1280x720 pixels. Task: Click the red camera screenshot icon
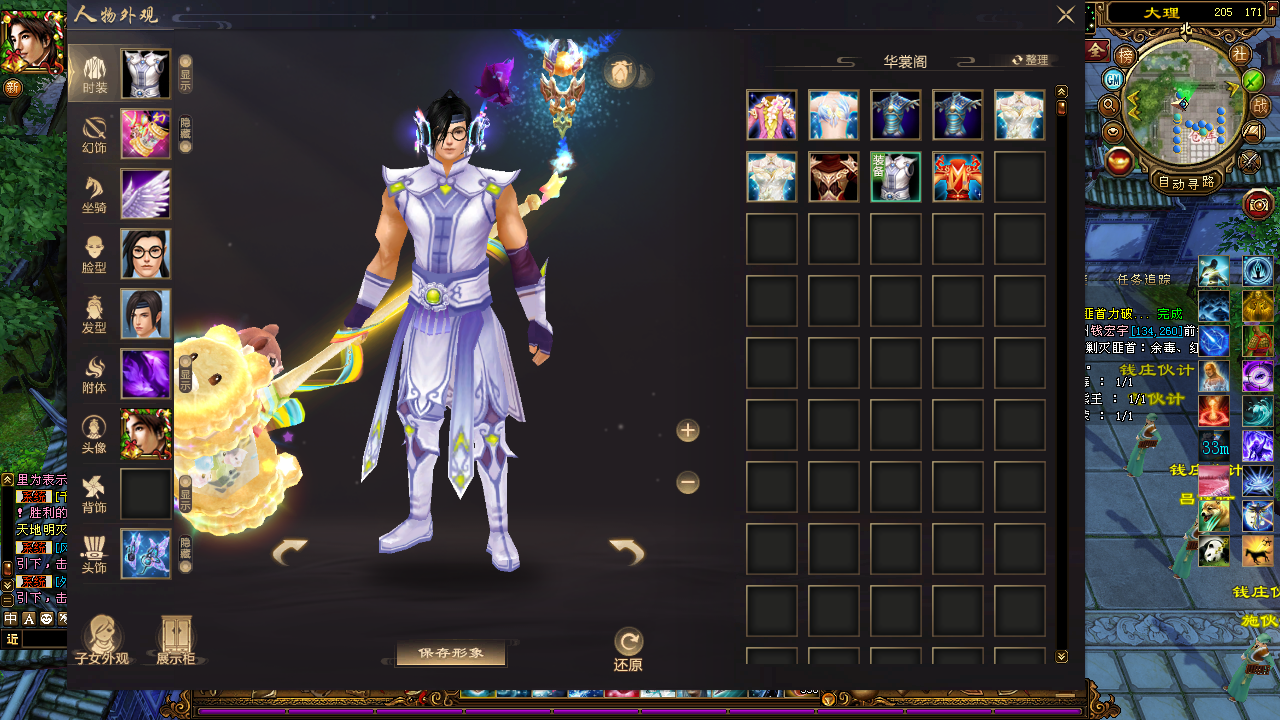[x=1258, y=205]
